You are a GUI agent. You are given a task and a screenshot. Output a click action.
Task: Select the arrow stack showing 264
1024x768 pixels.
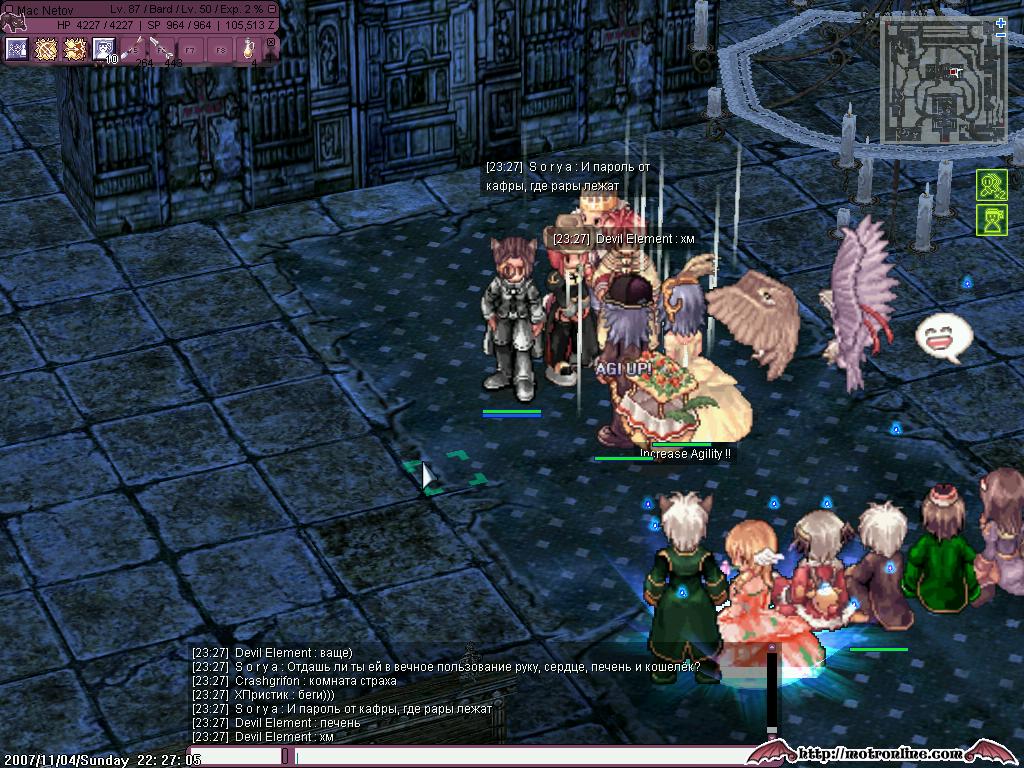coord(135,49)
